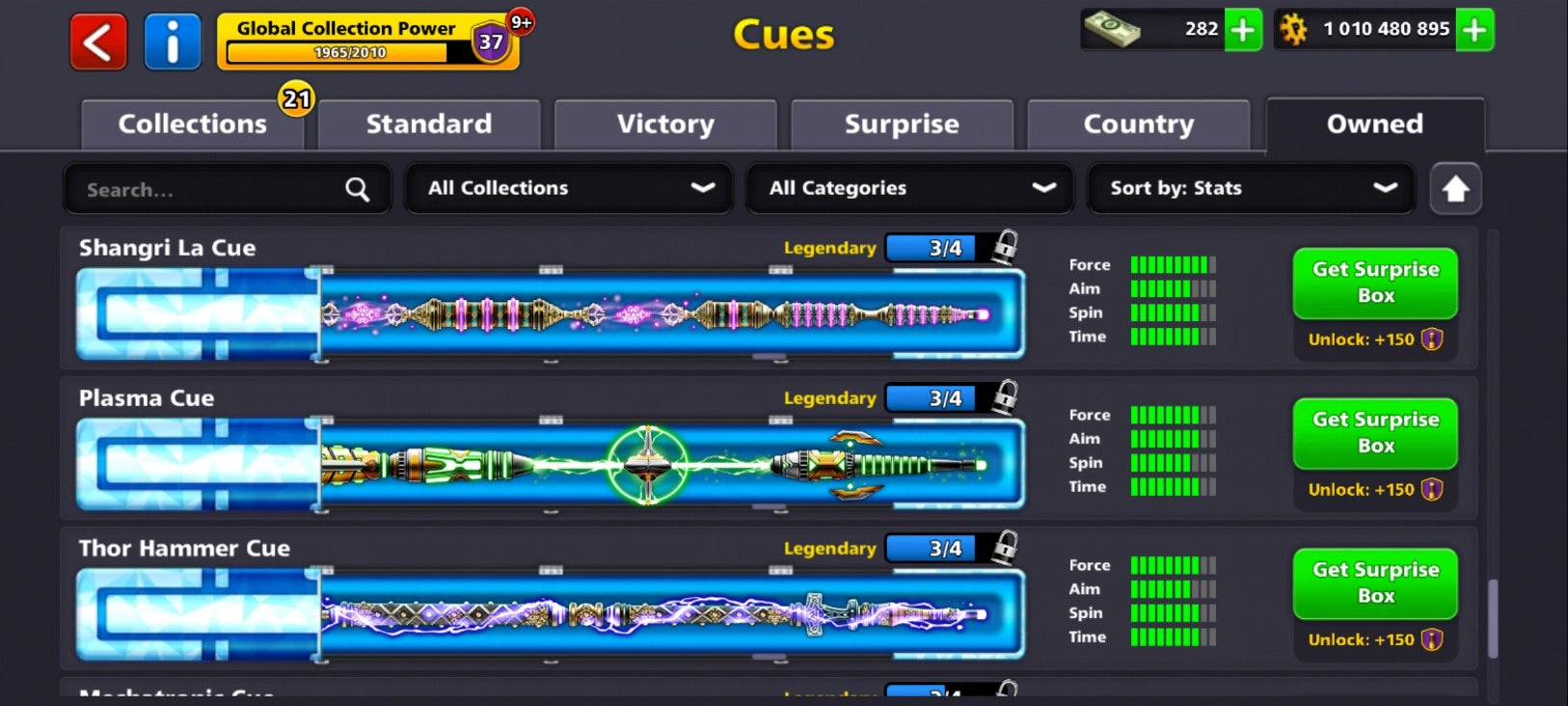Viewport: 1568px width, 706px height.
Task: Get Surprise Box for Shangri La Cue
Action: (x=1374, y=284)
